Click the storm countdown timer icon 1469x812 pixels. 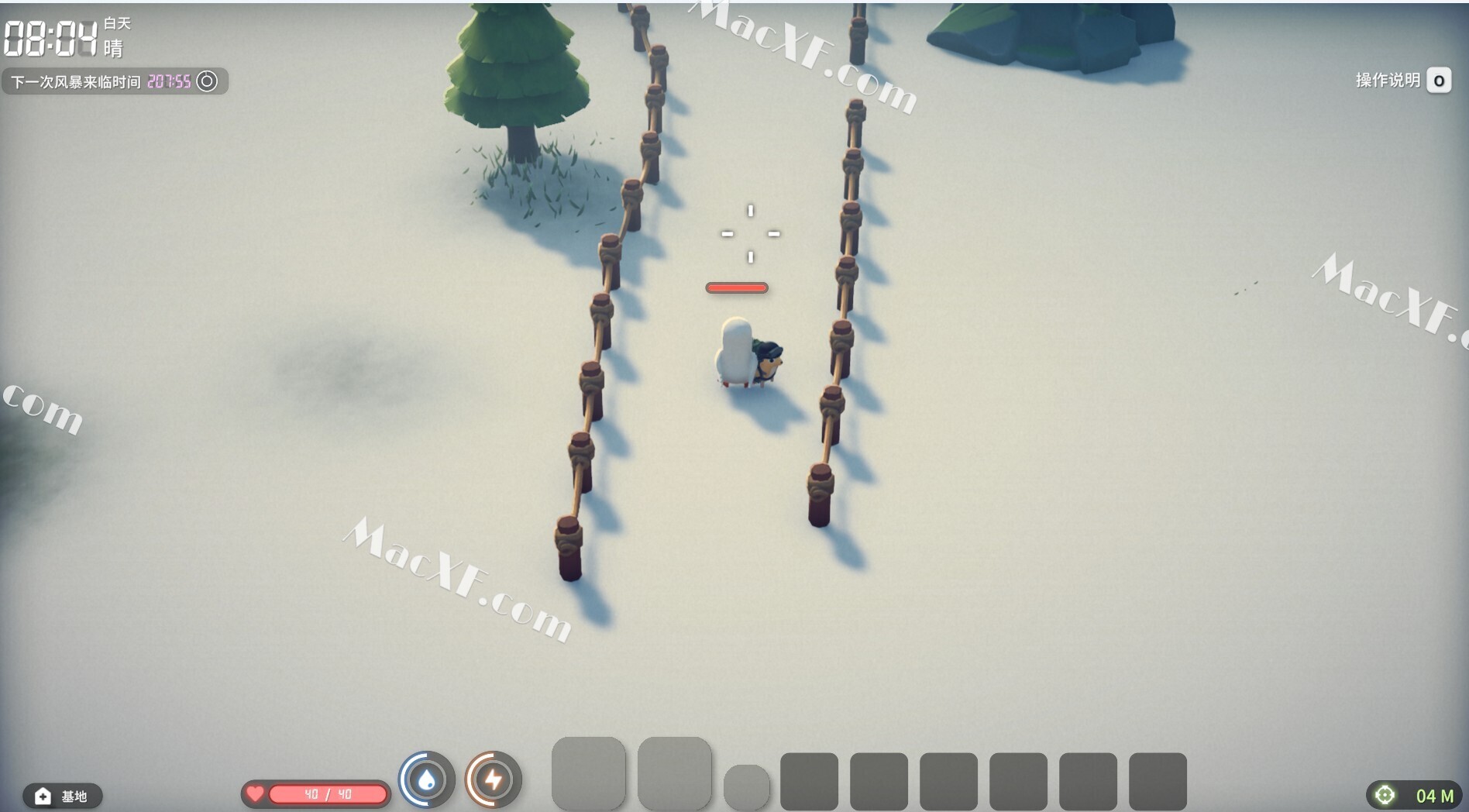207,81
